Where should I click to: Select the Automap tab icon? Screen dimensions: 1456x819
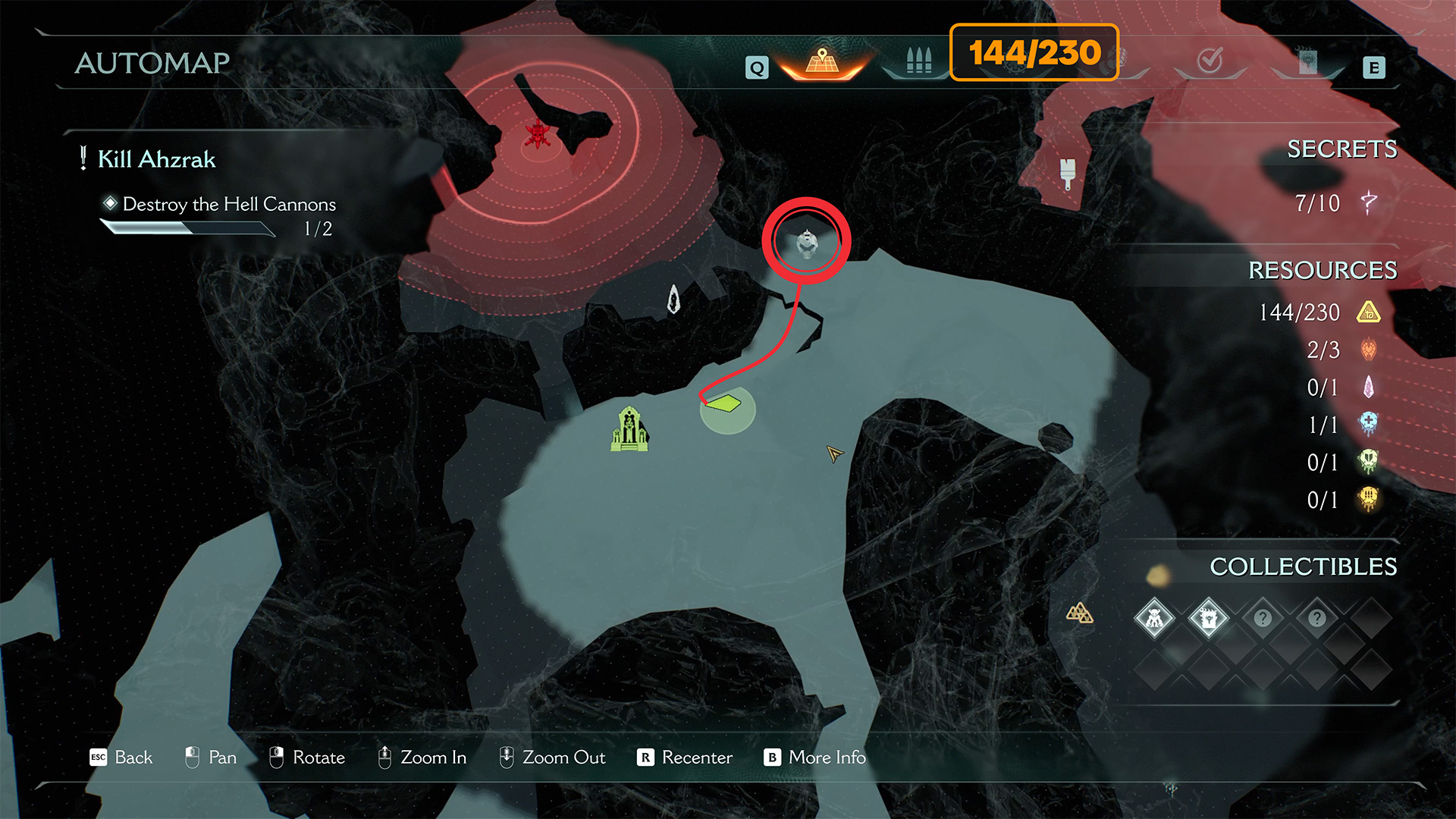[x=822, y=61]
